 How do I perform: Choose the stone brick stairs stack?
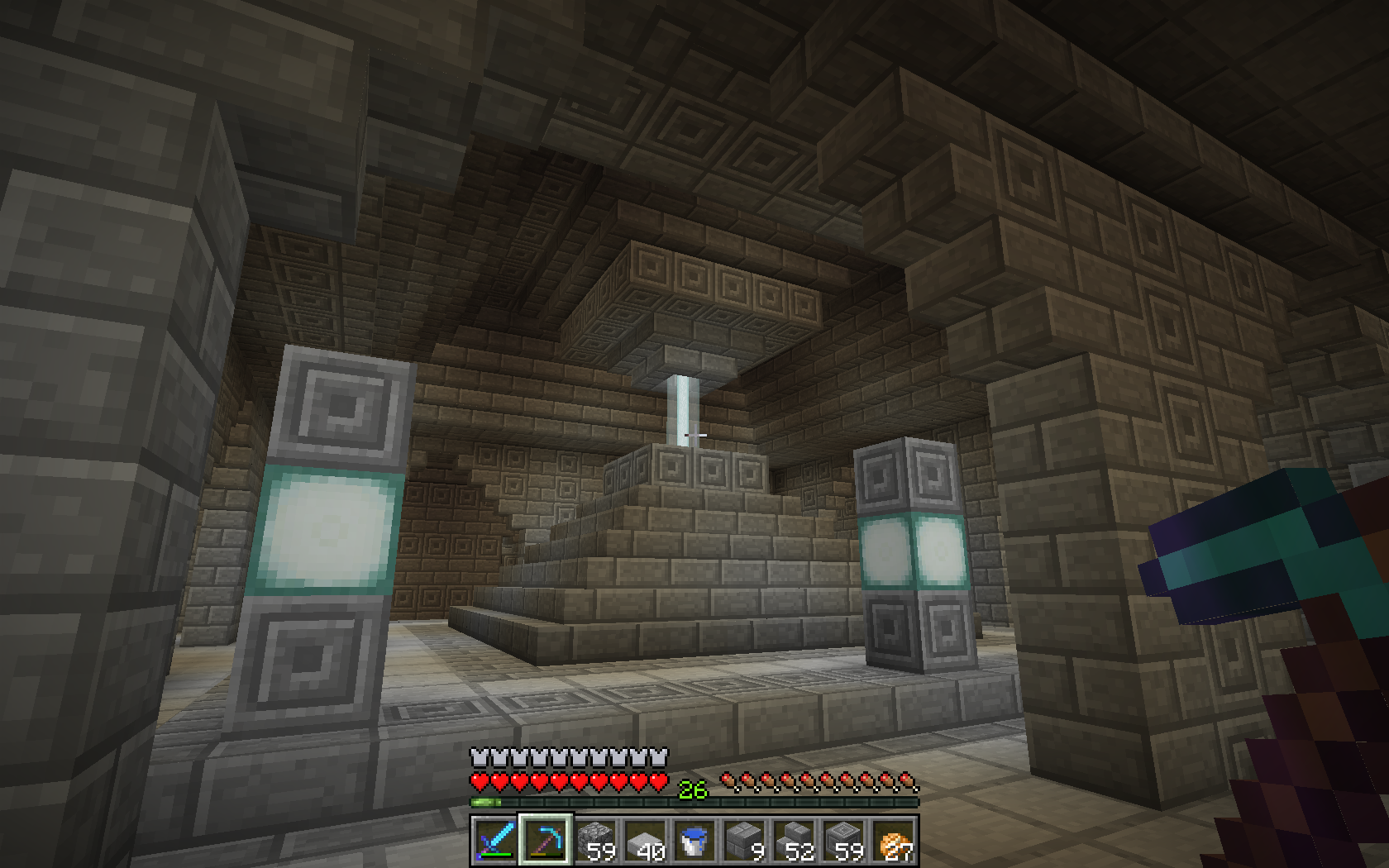click(x=794, y=841)
